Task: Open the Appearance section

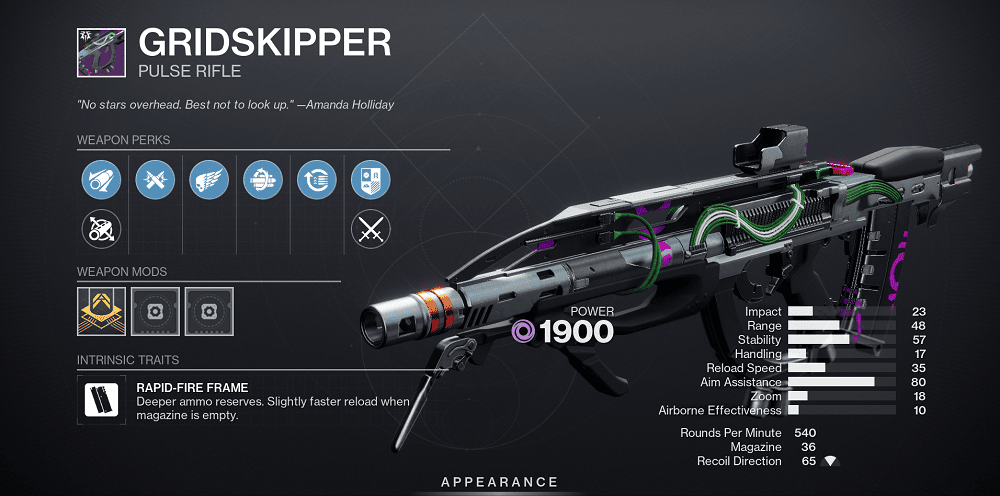Action: click(499, 483)
